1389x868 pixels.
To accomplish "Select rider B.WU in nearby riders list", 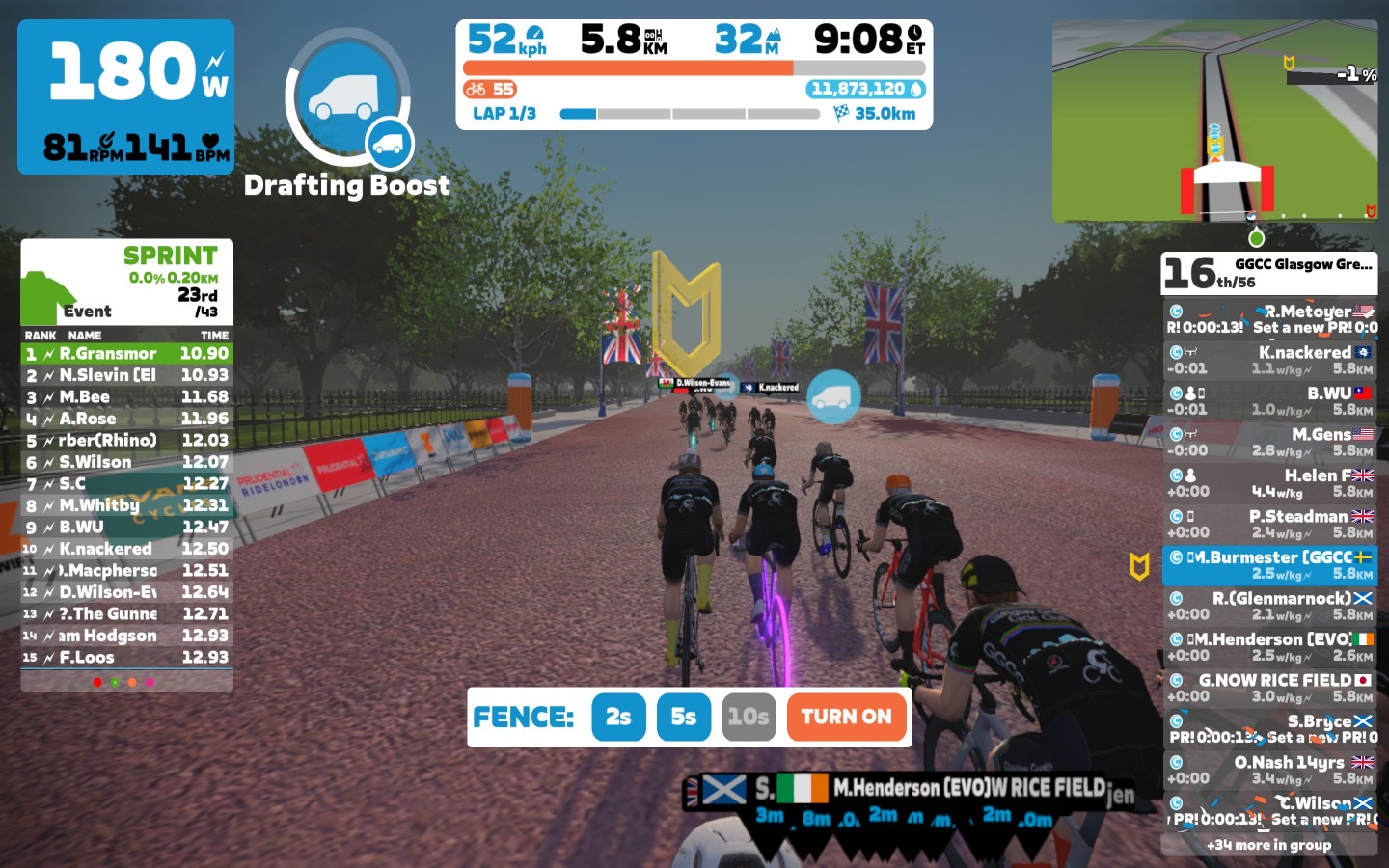I will [1269, 401].
